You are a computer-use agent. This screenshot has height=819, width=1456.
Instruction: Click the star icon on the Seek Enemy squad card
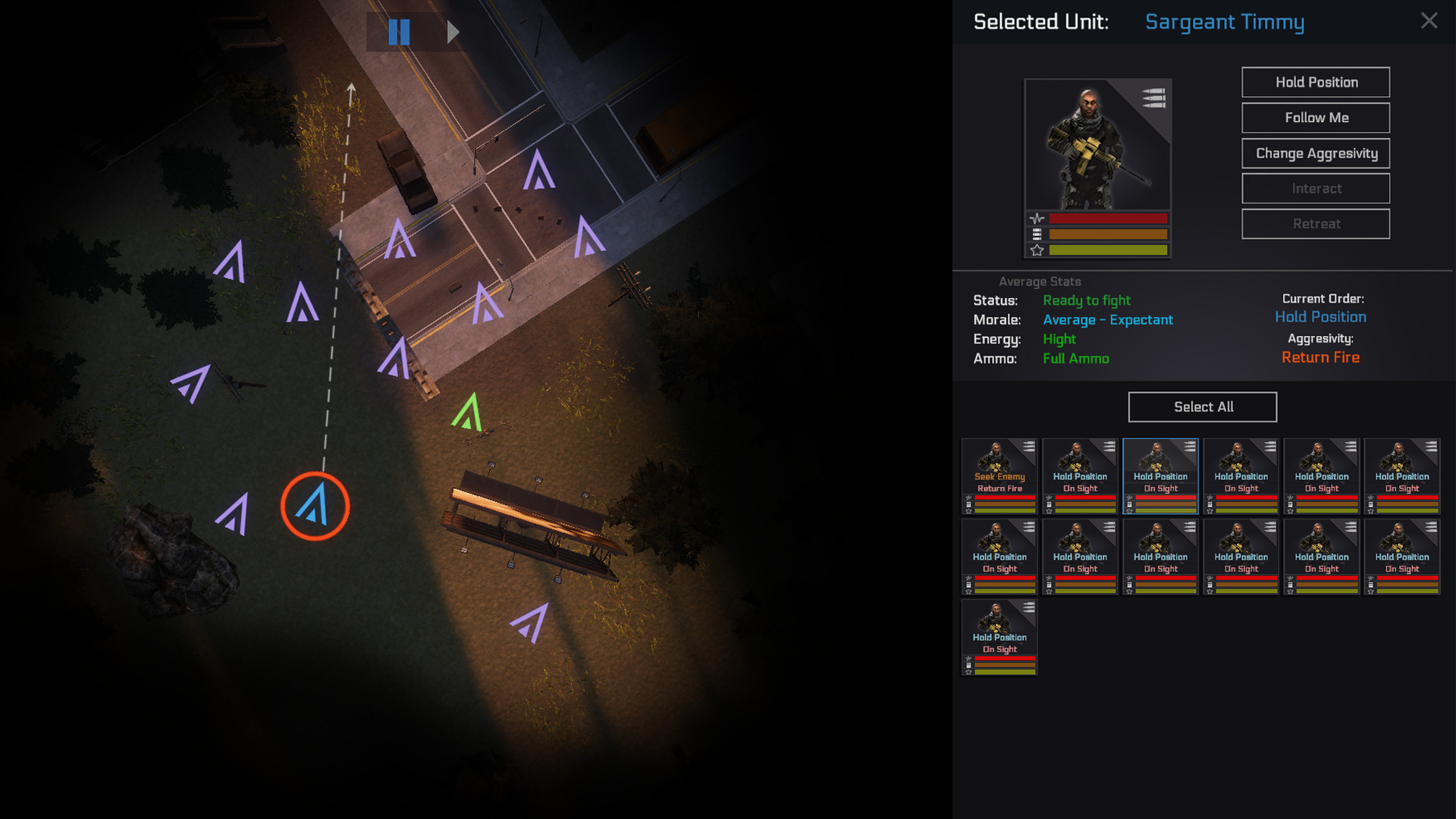[968, 511]
